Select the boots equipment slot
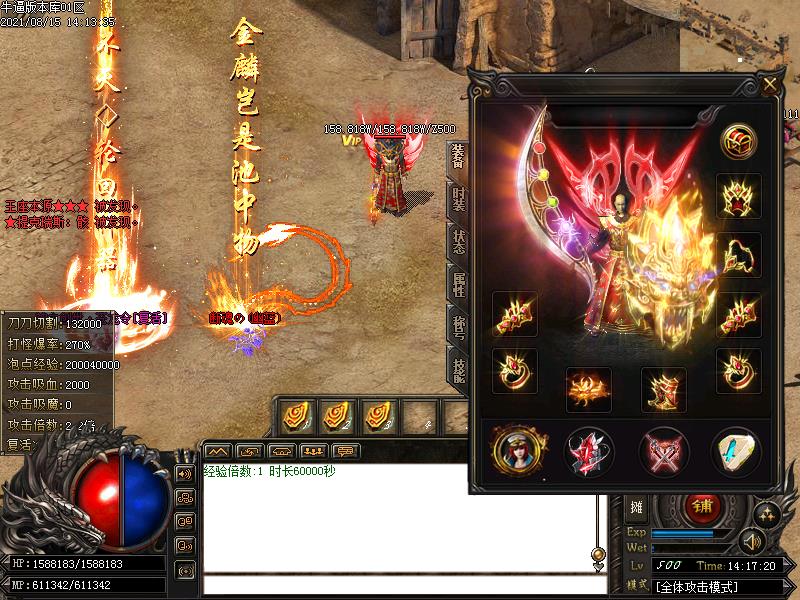 tap(663, 389)
